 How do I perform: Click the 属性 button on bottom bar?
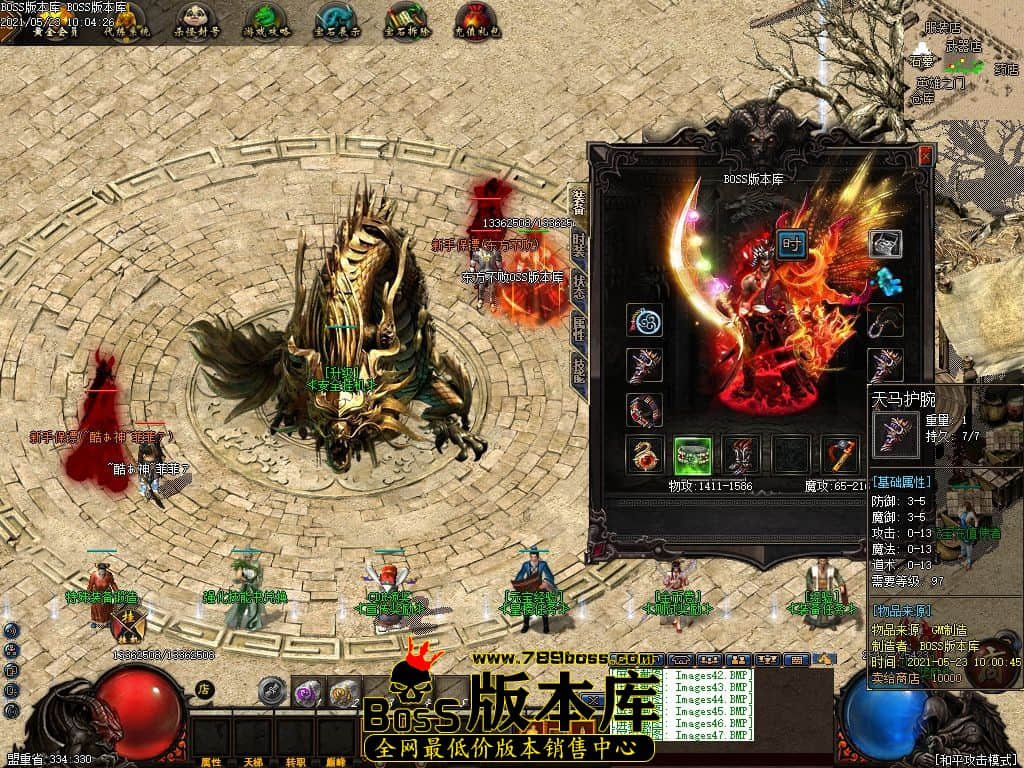point(211,761)
